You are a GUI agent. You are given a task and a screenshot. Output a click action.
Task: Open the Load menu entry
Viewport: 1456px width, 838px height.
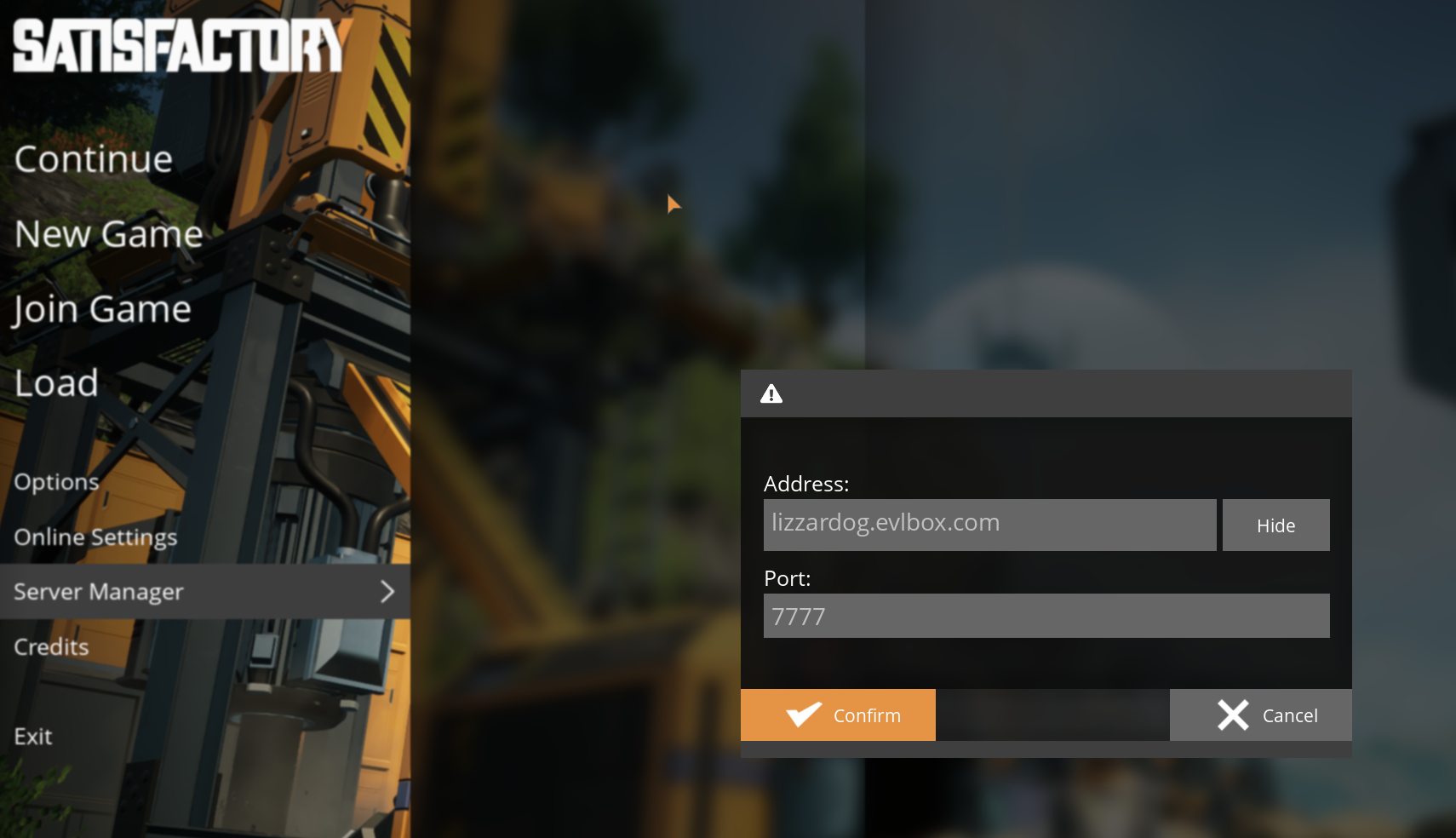[x=55, y=382]
